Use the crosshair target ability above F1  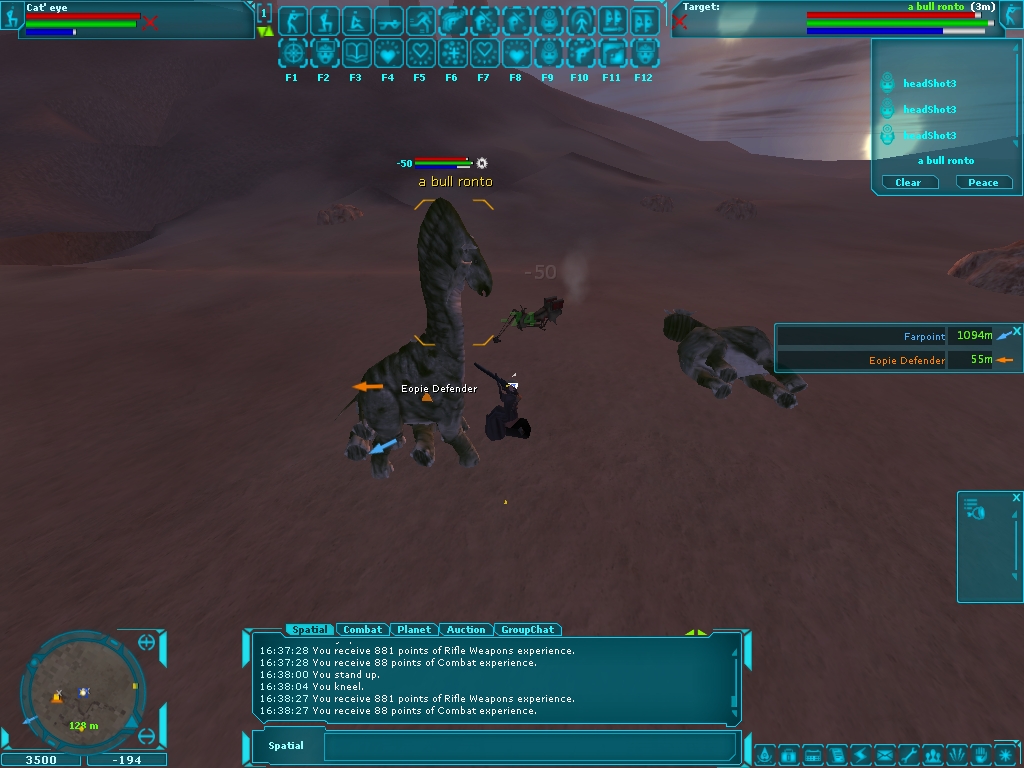pyautogui.click(x=292, y=53)
